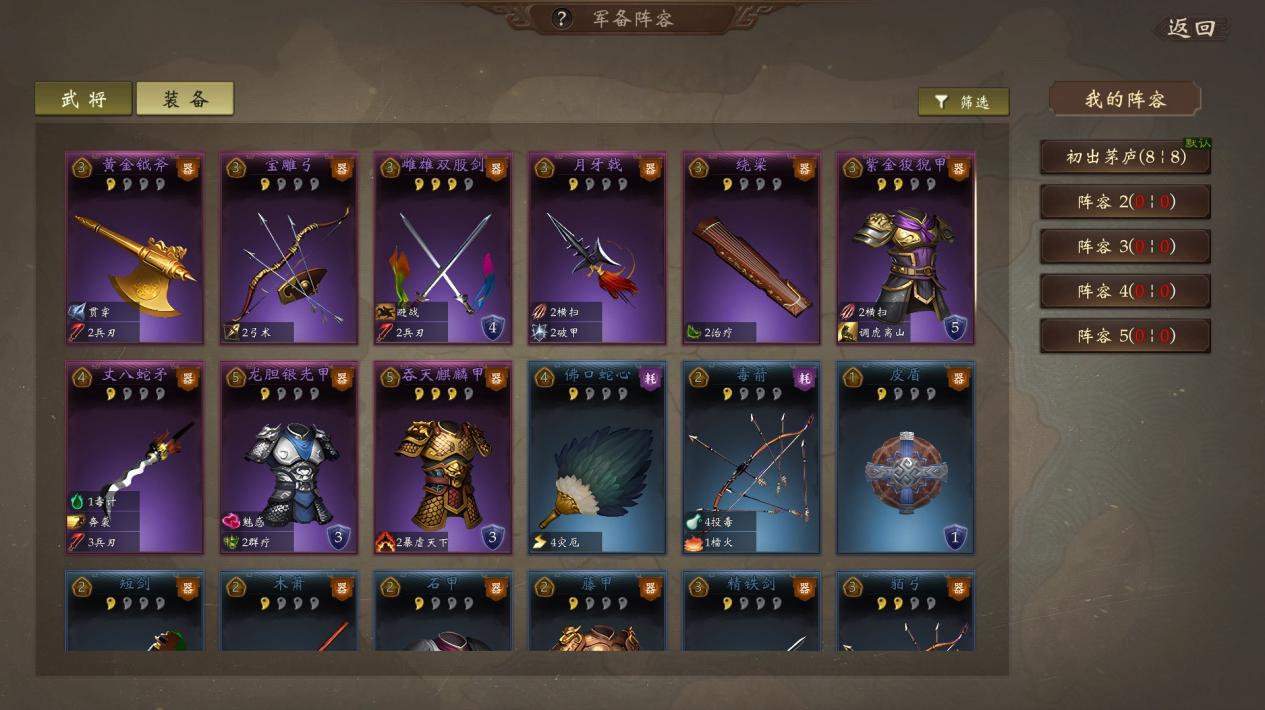The height and width of the screenshot is (710, 1265).
Task: Open the help question mark icon
Action: tap(563, 18)
